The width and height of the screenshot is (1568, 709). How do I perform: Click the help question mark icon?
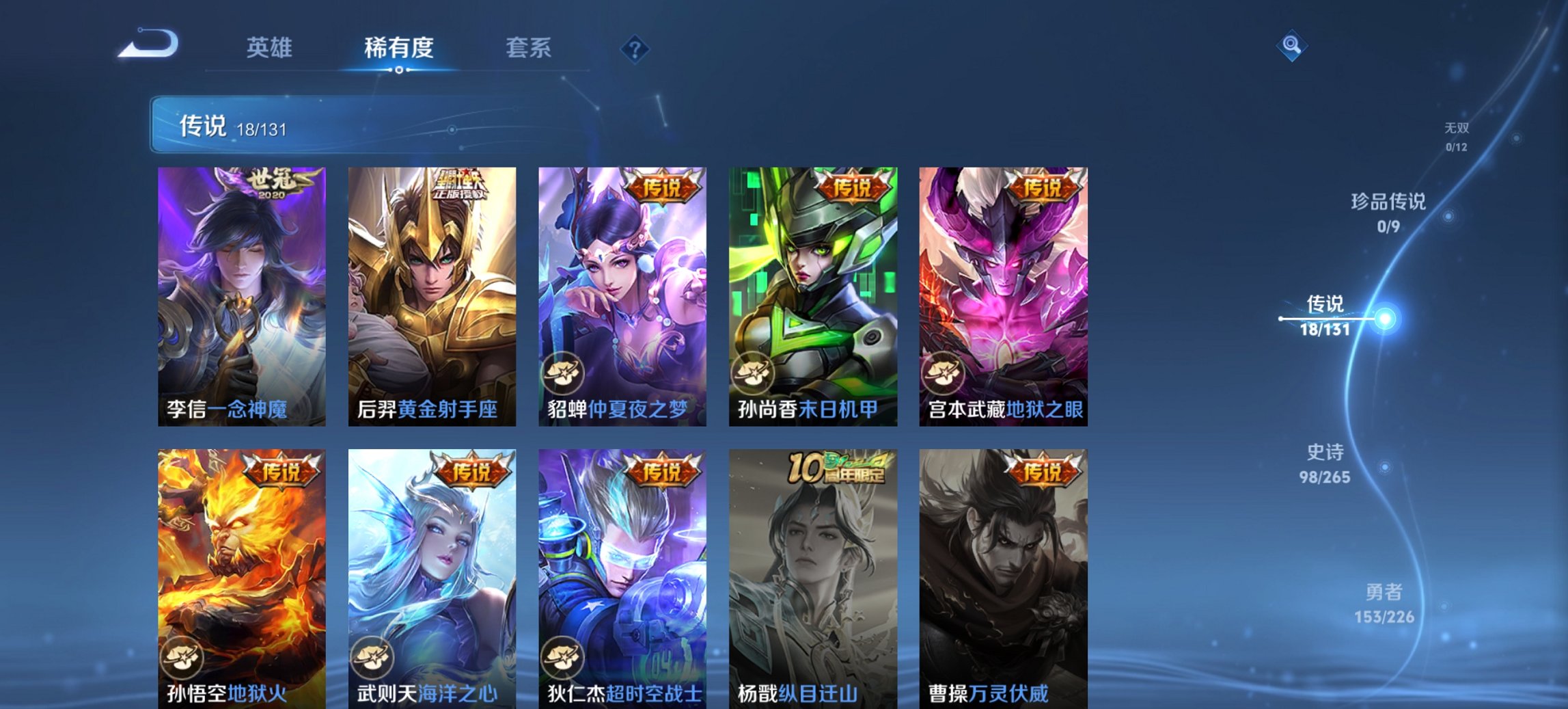[x=635, y=48]
